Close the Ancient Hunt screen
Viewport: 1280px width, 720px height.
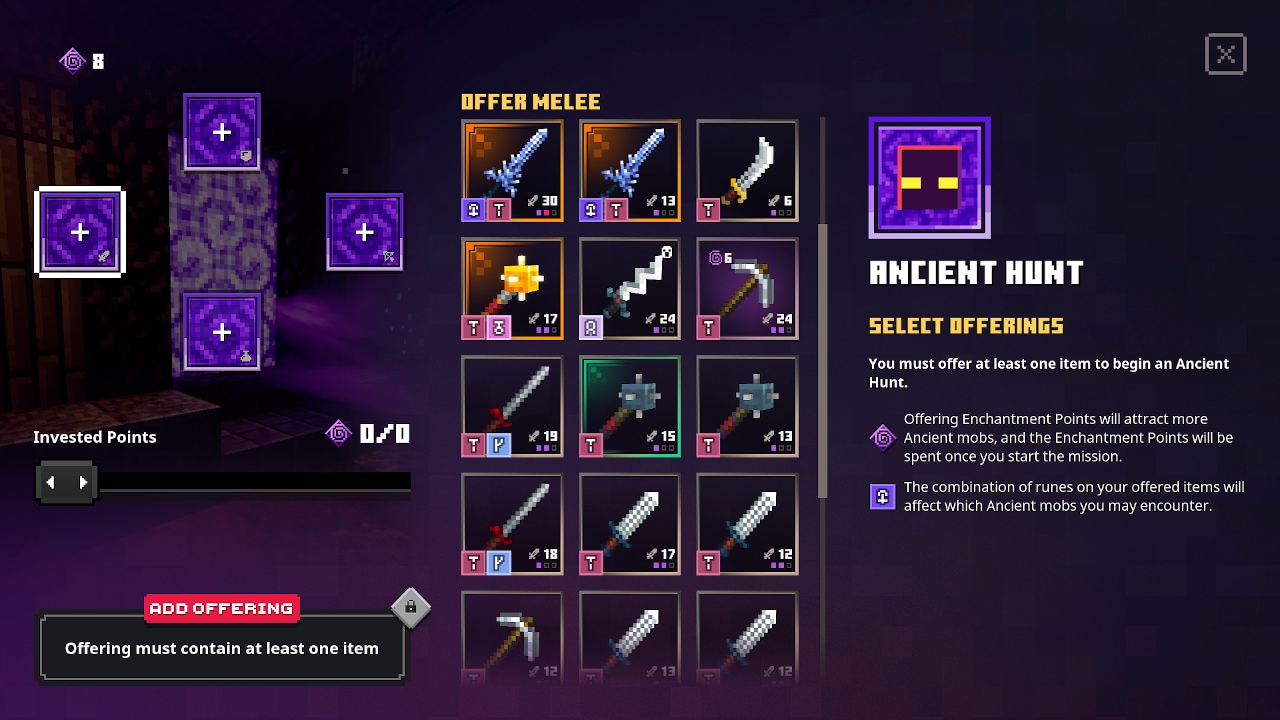[1225, 54]
